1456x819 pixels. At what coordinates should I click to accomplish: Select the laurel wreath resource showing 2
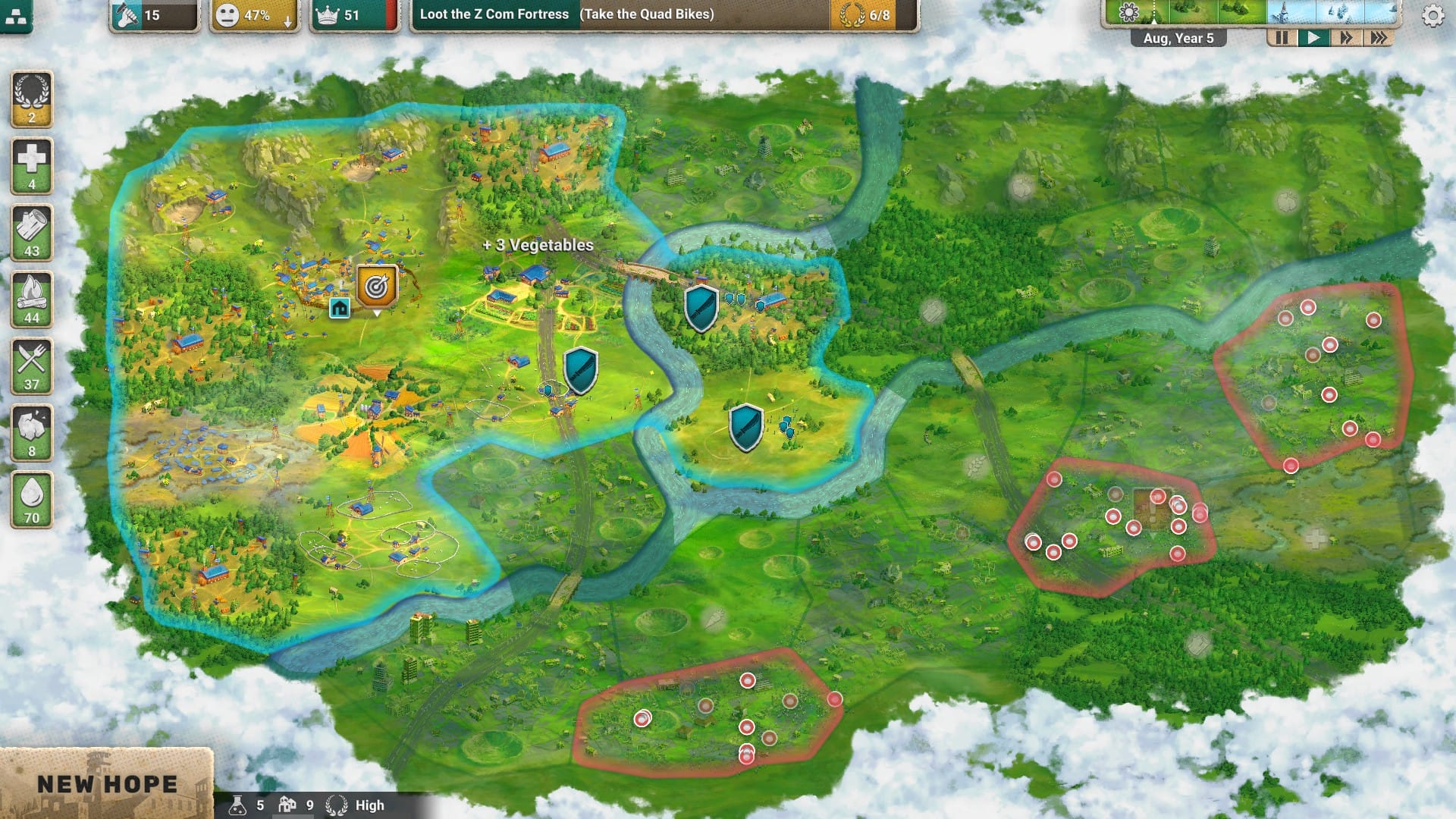[32, 99]
